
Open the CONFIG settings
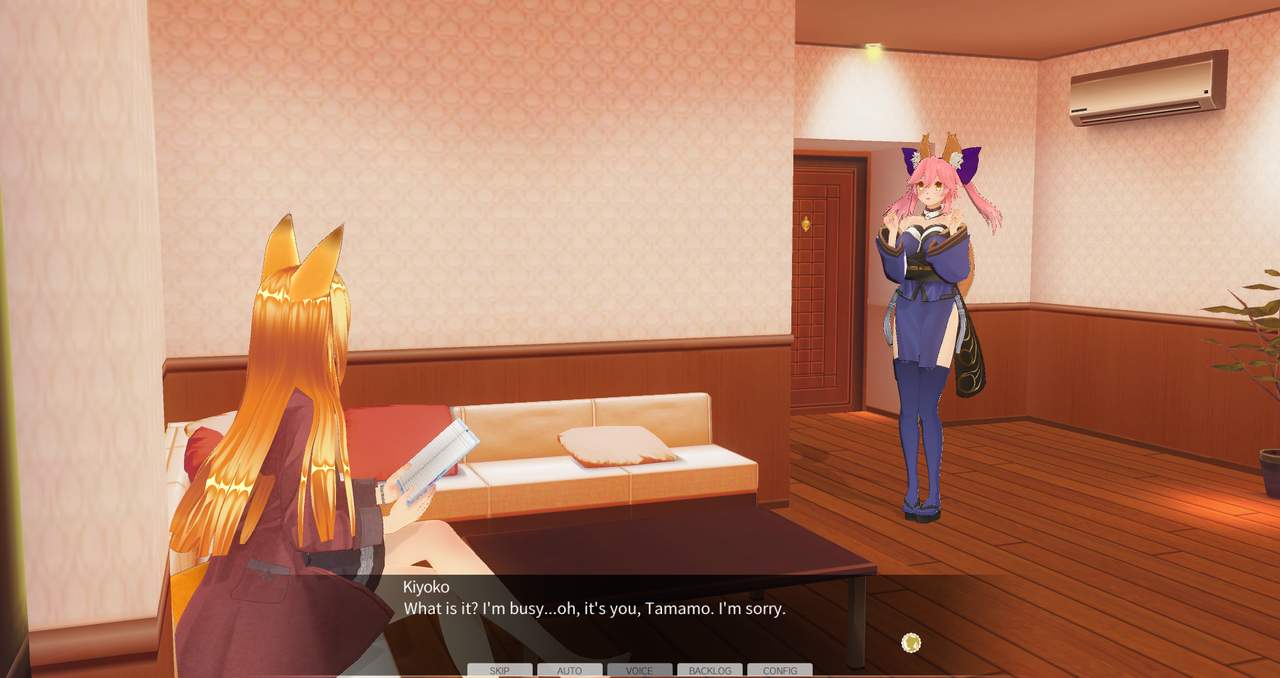click(x=780, y=670)
